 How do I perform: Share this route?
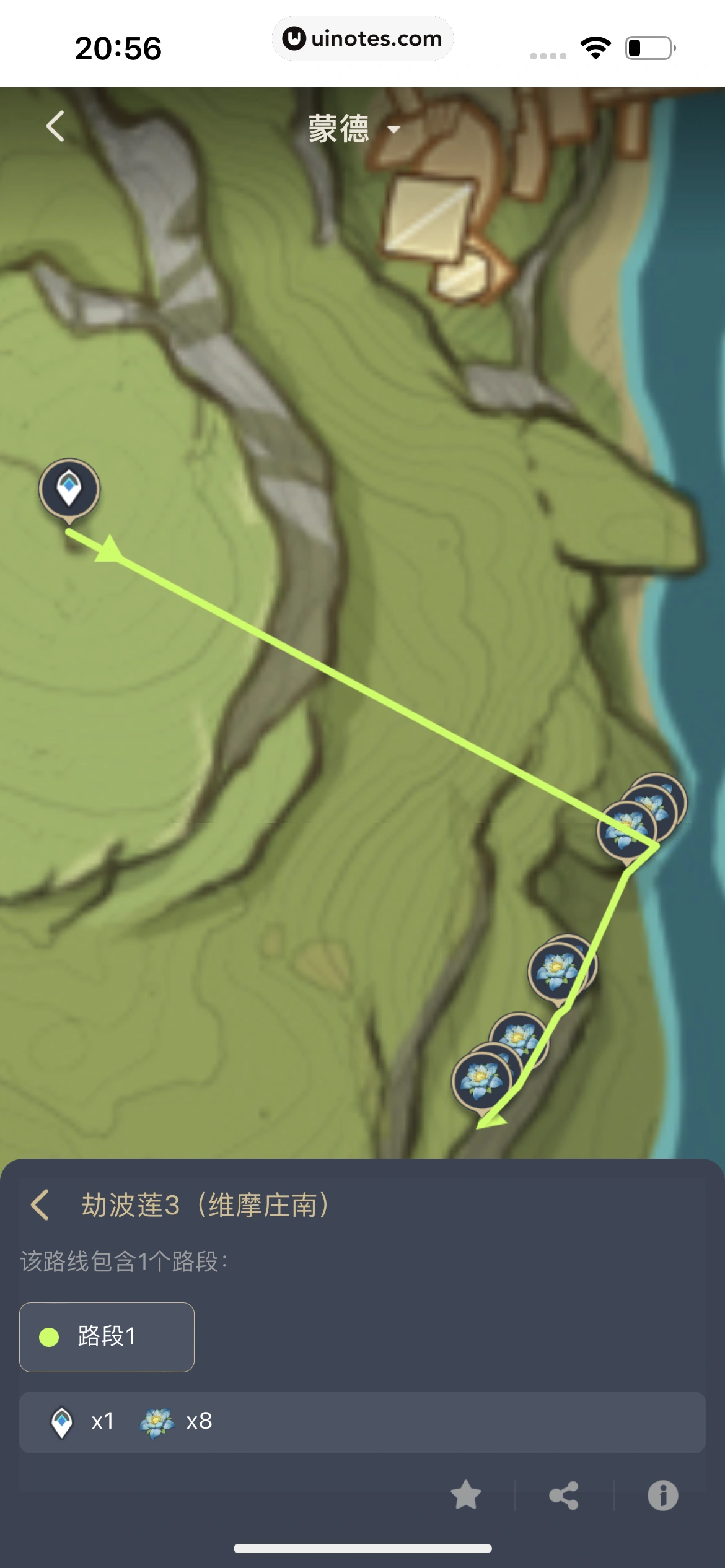click(x=564, y=1496)
